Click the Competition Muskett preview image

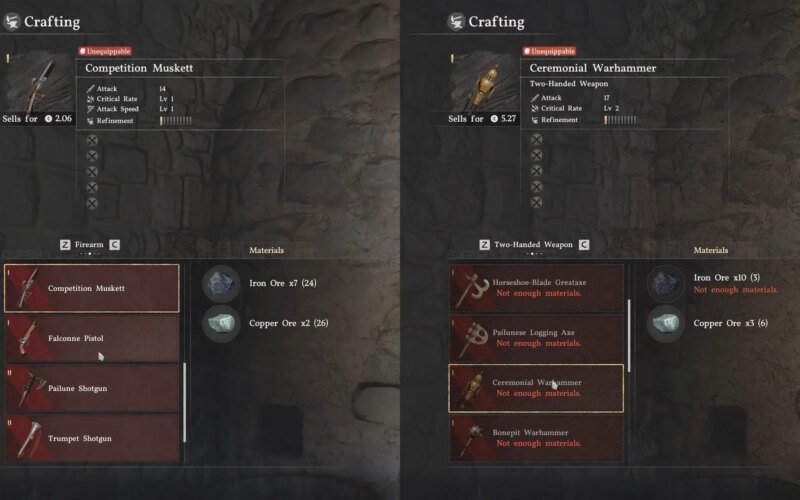coord(40,84)
